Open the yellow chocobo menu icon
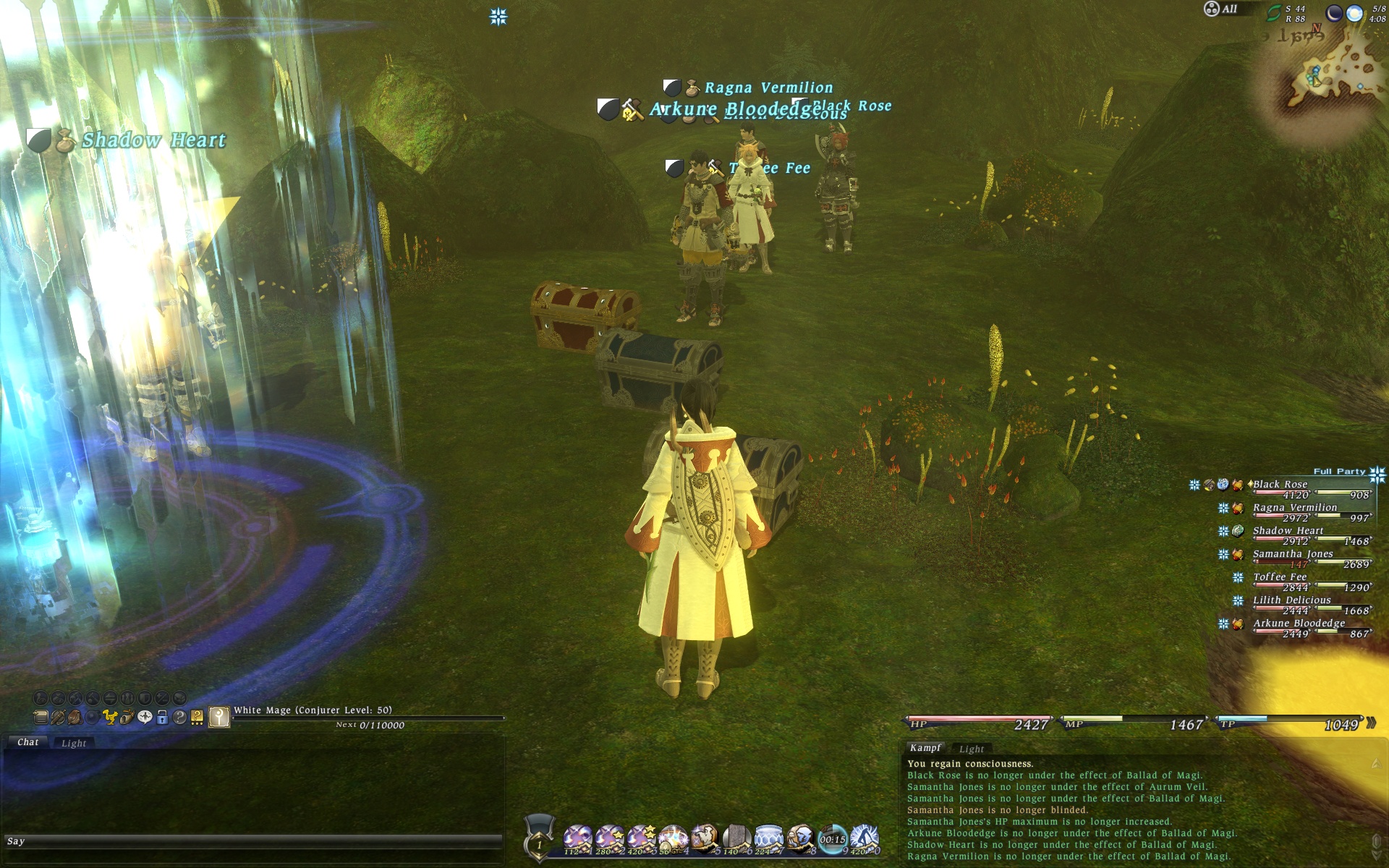1389x868 pixels. pos(110,718)
